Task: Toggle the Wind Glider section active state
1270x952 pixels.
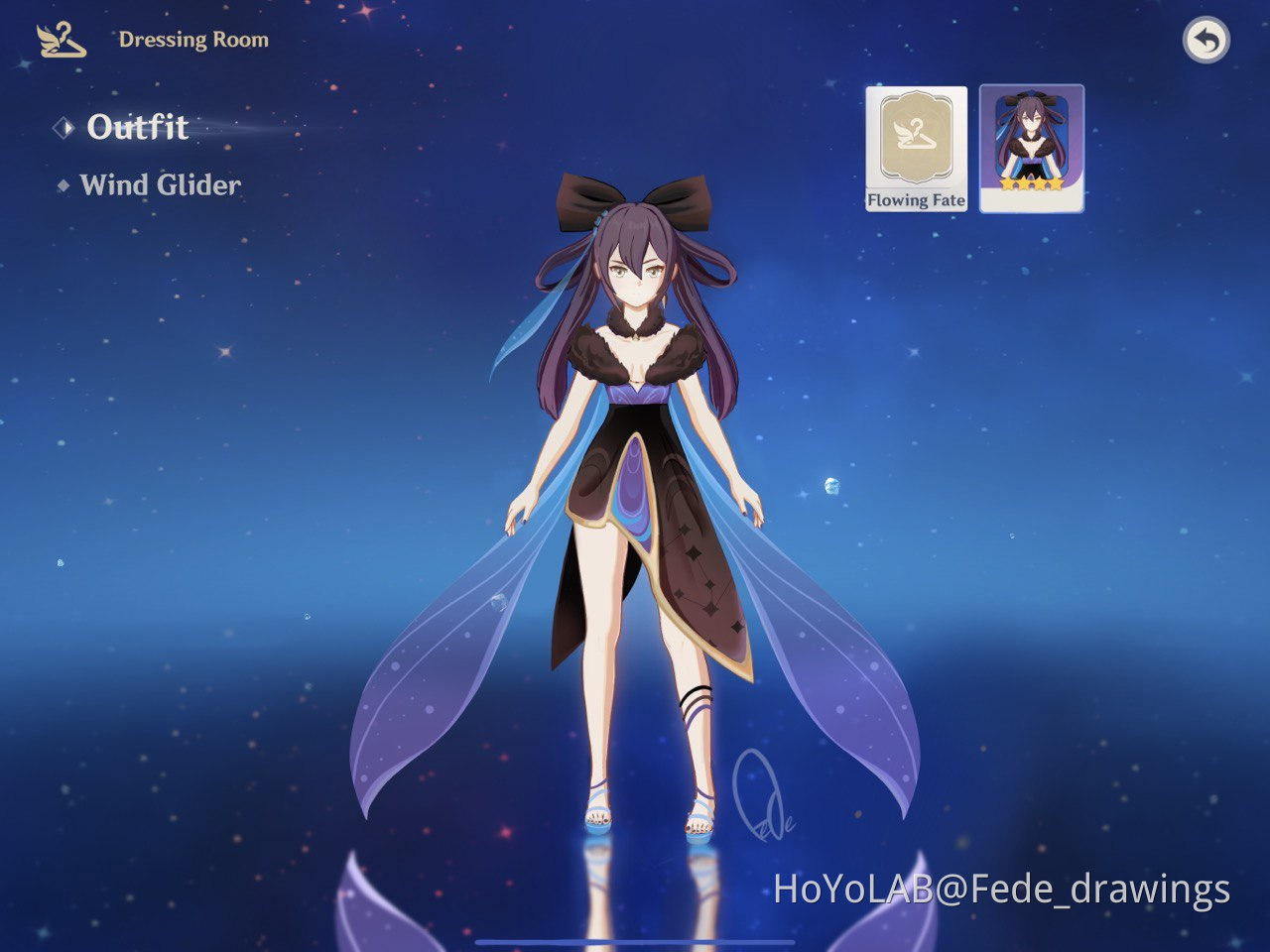Action: (x=161, y=184)
